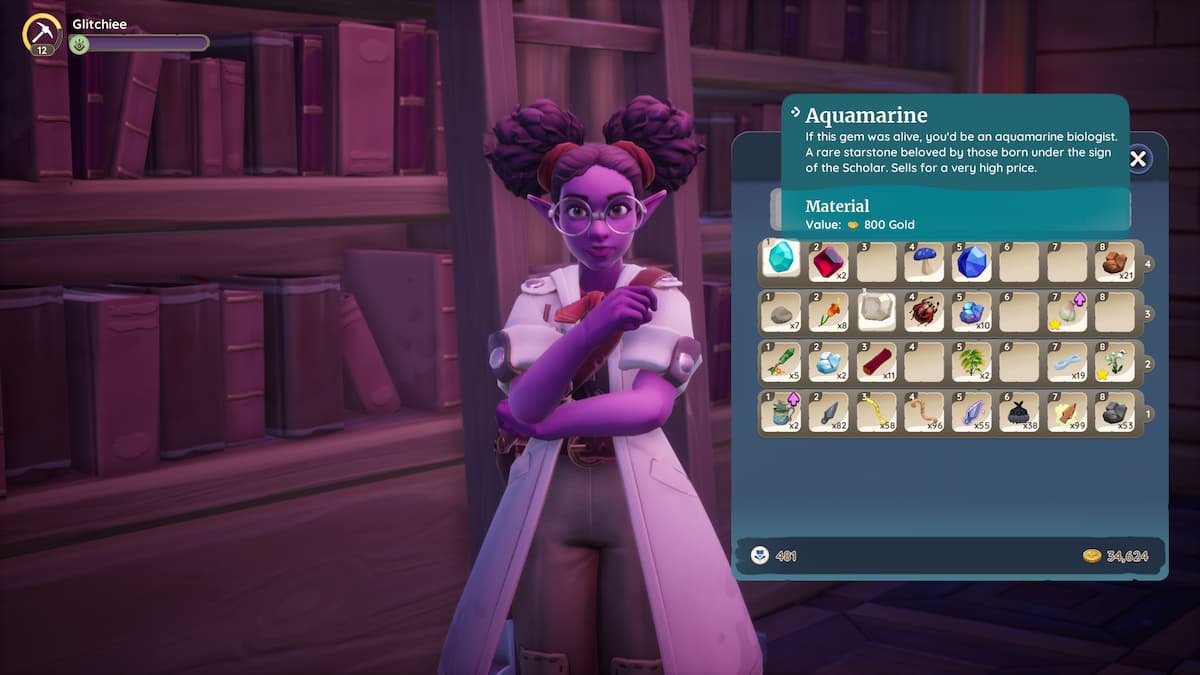The image size is (1200, 675).
Task: Click the gray stone stack of 7
Action: coord(781,312)
